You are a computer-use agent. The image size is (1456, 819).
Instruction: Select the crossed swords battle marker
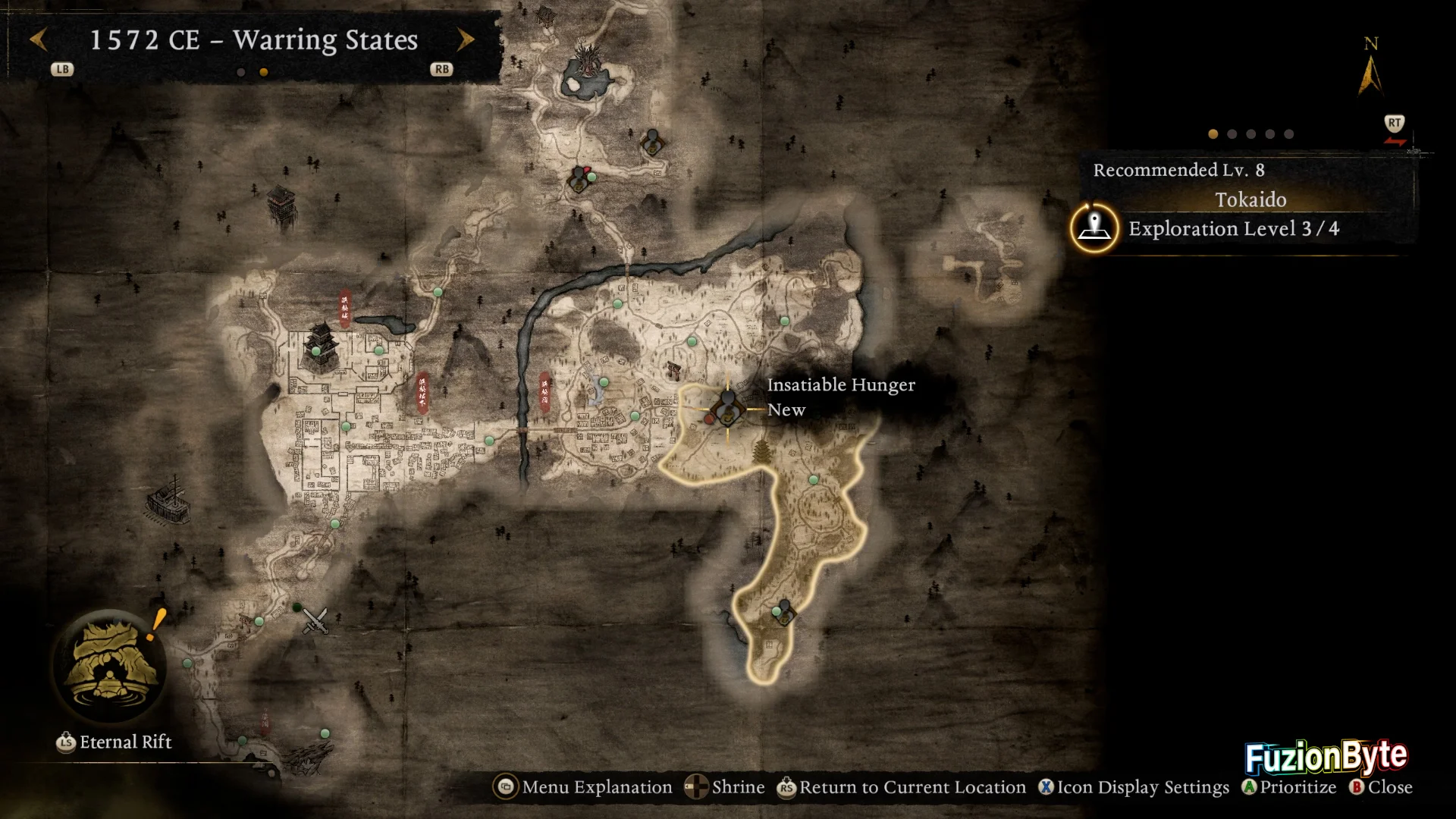pos(315,620)
